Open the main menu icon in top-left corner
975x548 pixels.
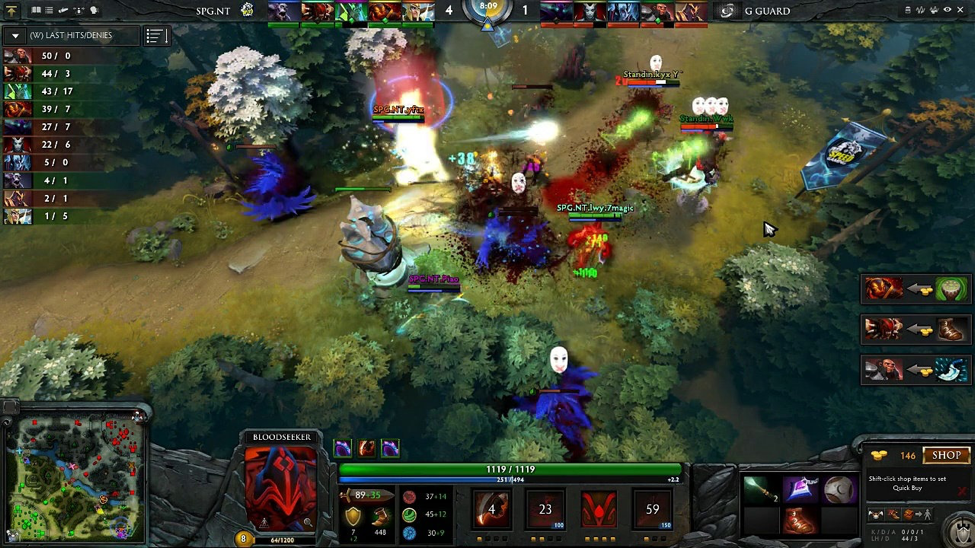pyautogui.click(x=12, y=10)
